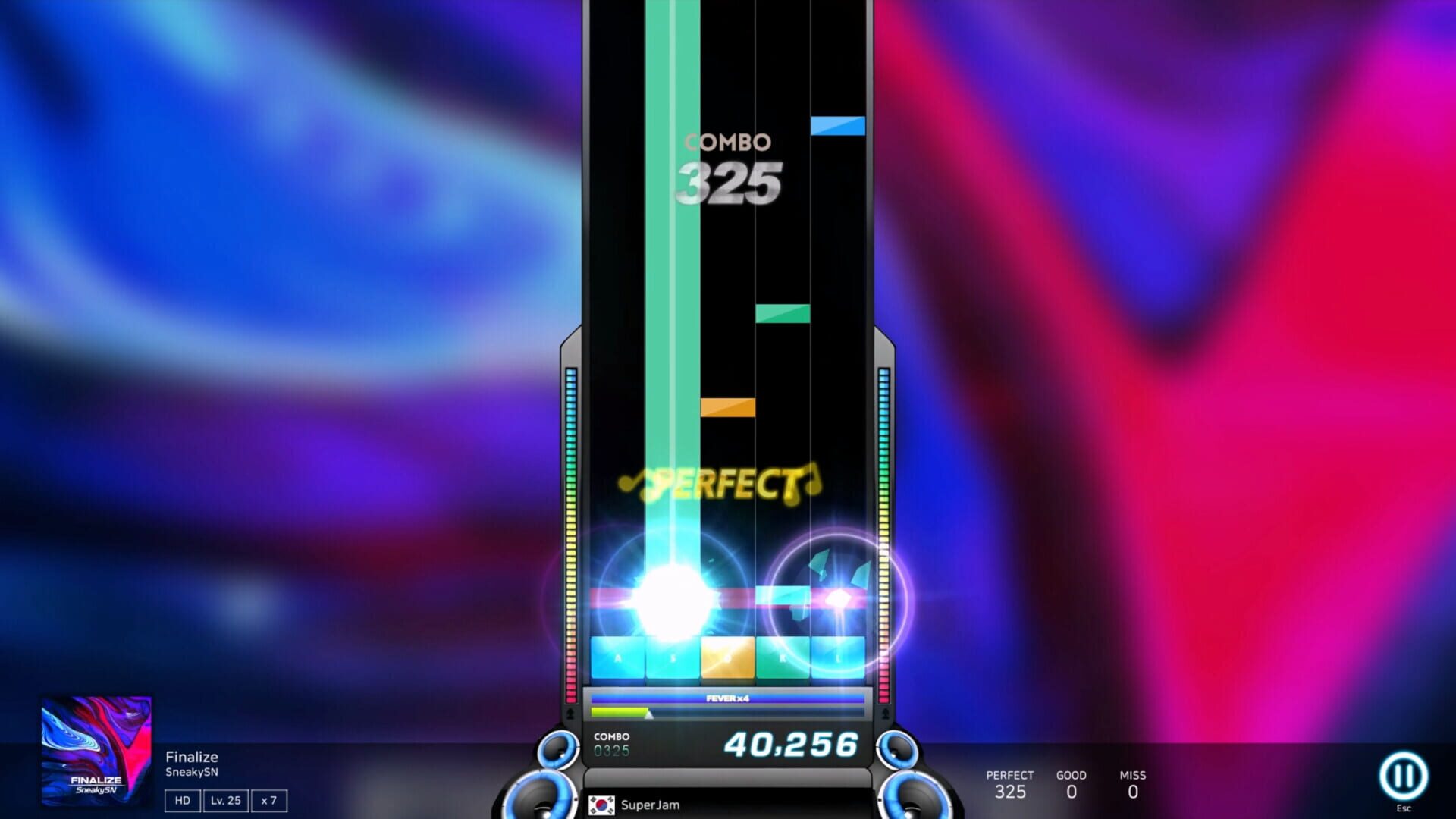Open the 'Lv. 25' level badge

[x=226, y=800]
